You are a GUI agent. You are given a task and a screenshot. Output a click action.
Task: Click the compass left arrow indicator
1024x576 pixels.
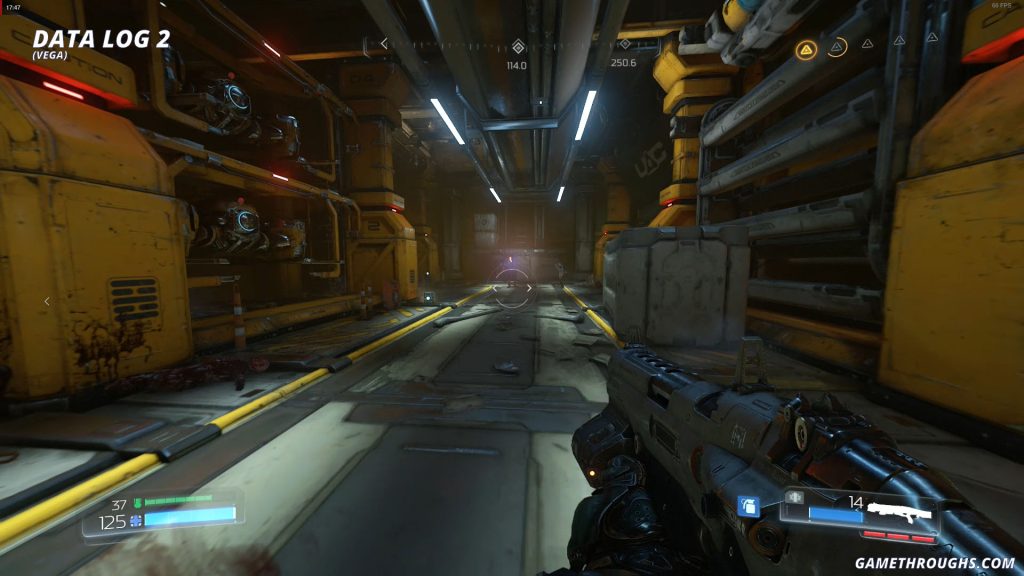point(383,43)
